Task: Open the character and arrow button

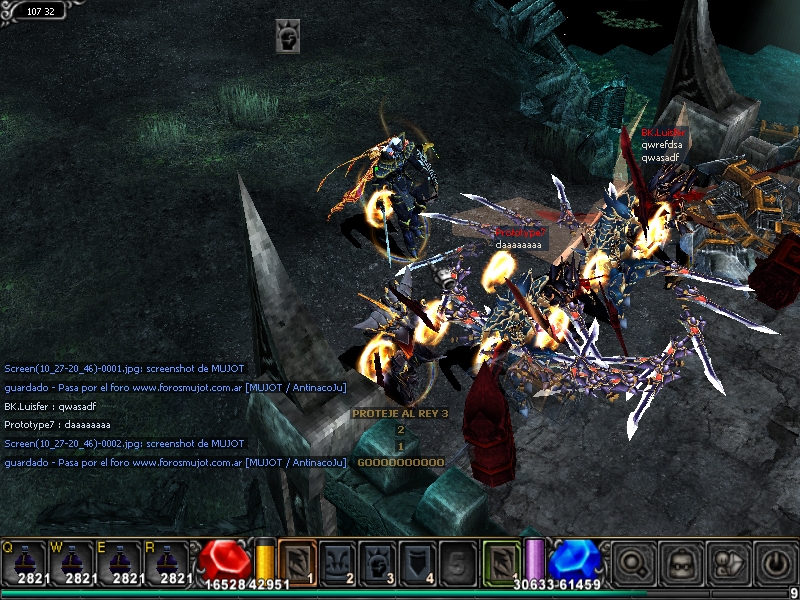Action: coord(726,562)
